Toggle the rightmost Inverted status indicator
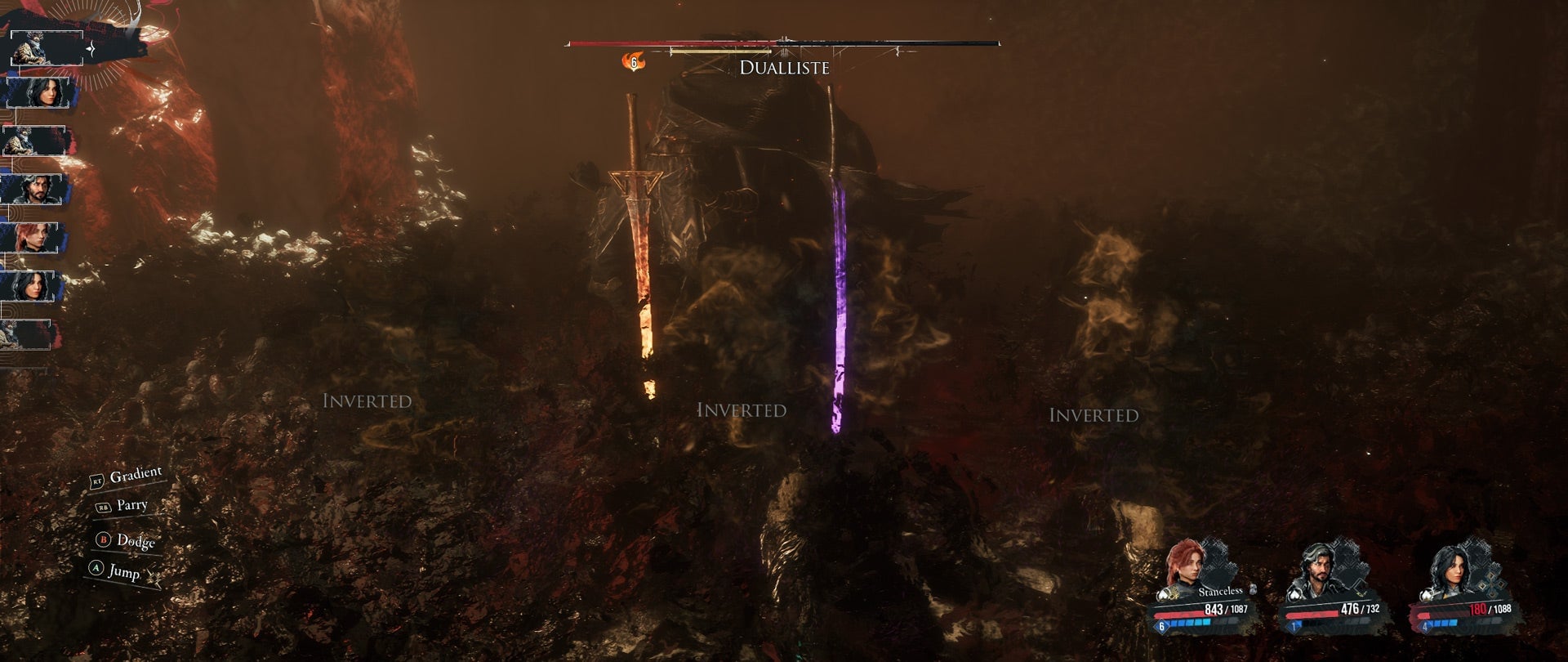The width and height of the screenshot is (1568, 662). click(1097, 415)
